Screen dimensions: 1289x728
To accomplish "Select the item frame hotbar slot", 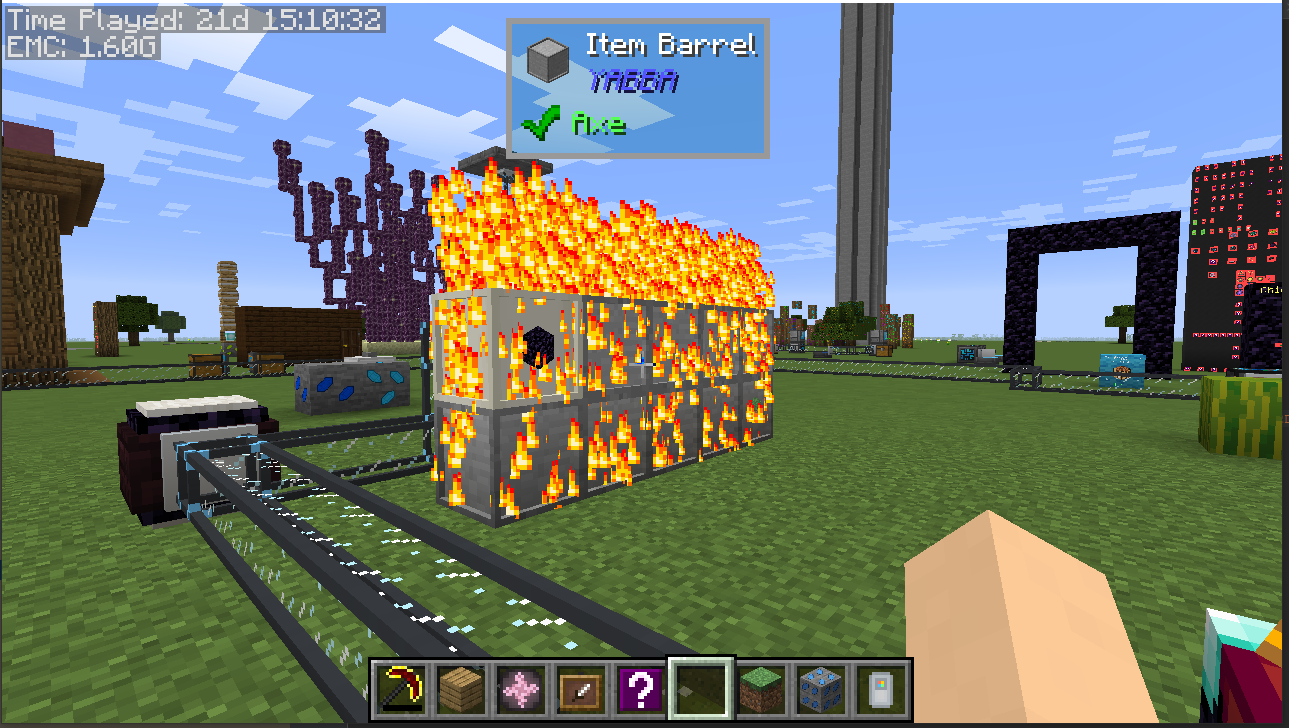I will click(581, 689).
